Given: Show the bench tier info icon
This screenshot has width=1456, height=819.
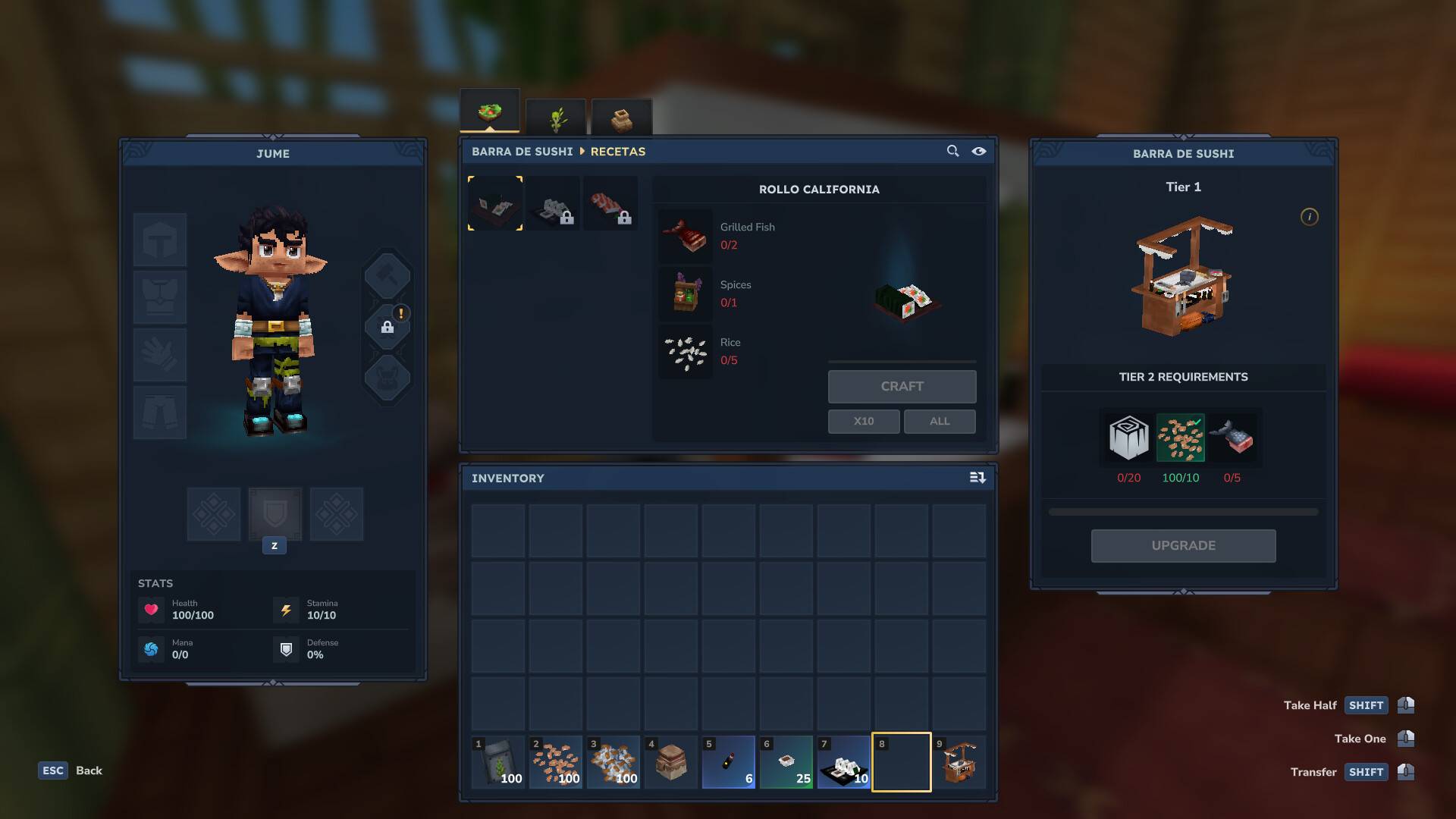Looking at the screenshot, I should pos(1309,217).
